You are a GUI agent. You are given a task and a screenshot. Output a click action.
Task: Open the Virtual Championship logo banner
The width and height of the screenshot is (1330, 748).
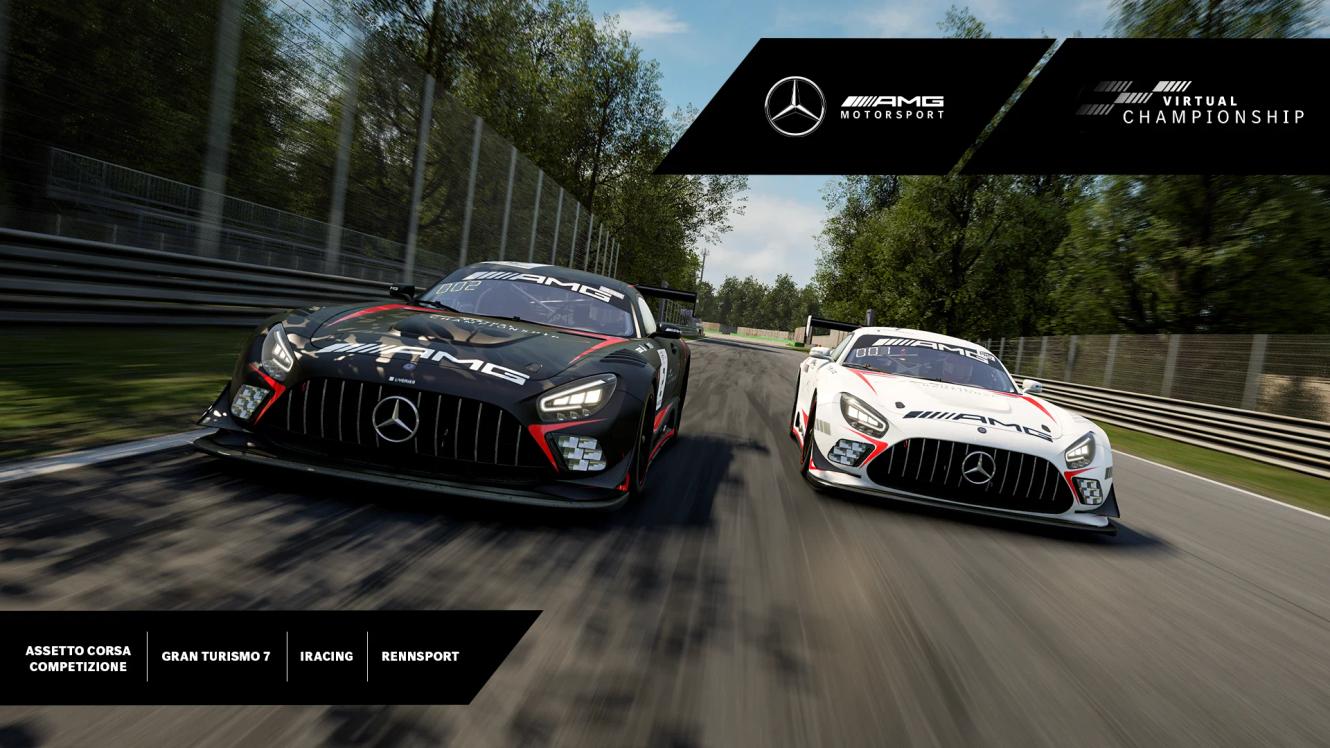click(x=1190, y=104)
